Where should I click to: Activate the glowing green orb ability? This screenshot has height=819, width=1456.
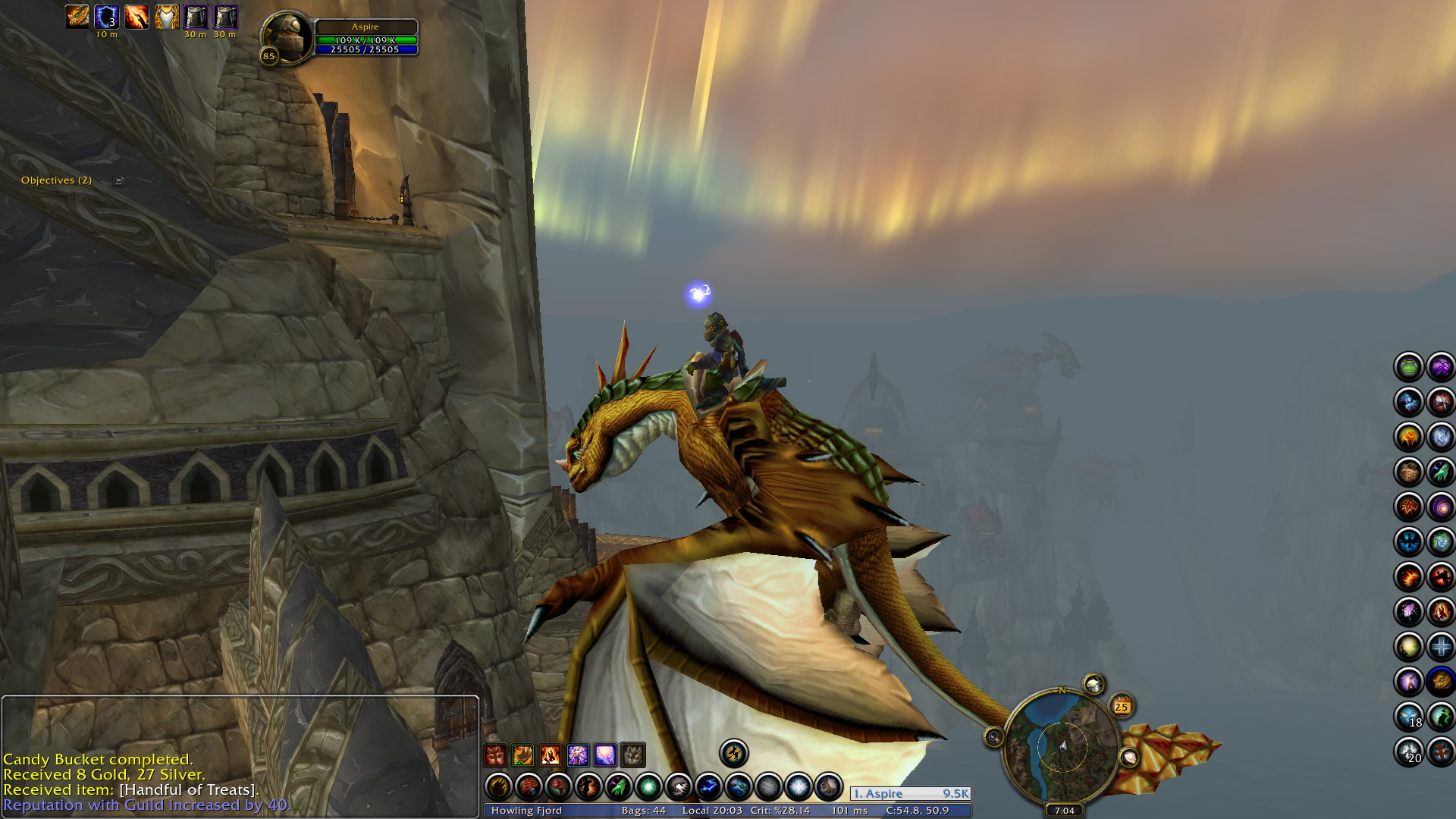point(648,787)
